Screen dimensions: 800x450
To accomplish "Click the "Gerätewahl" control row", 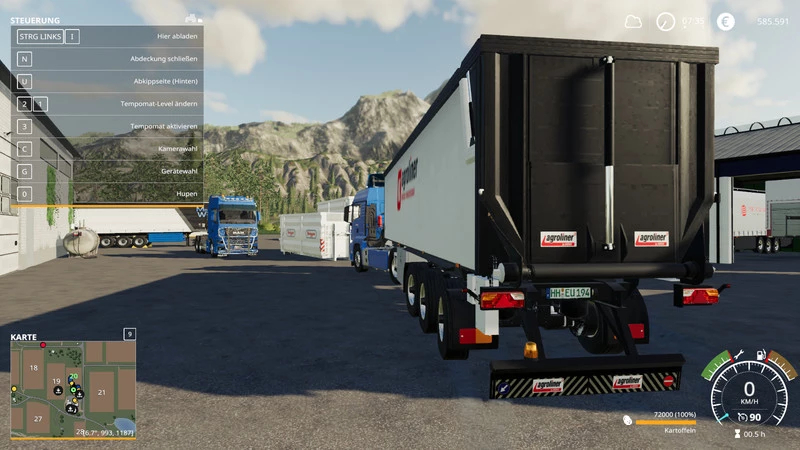I will pyautogui.click(x=107, y=171).
